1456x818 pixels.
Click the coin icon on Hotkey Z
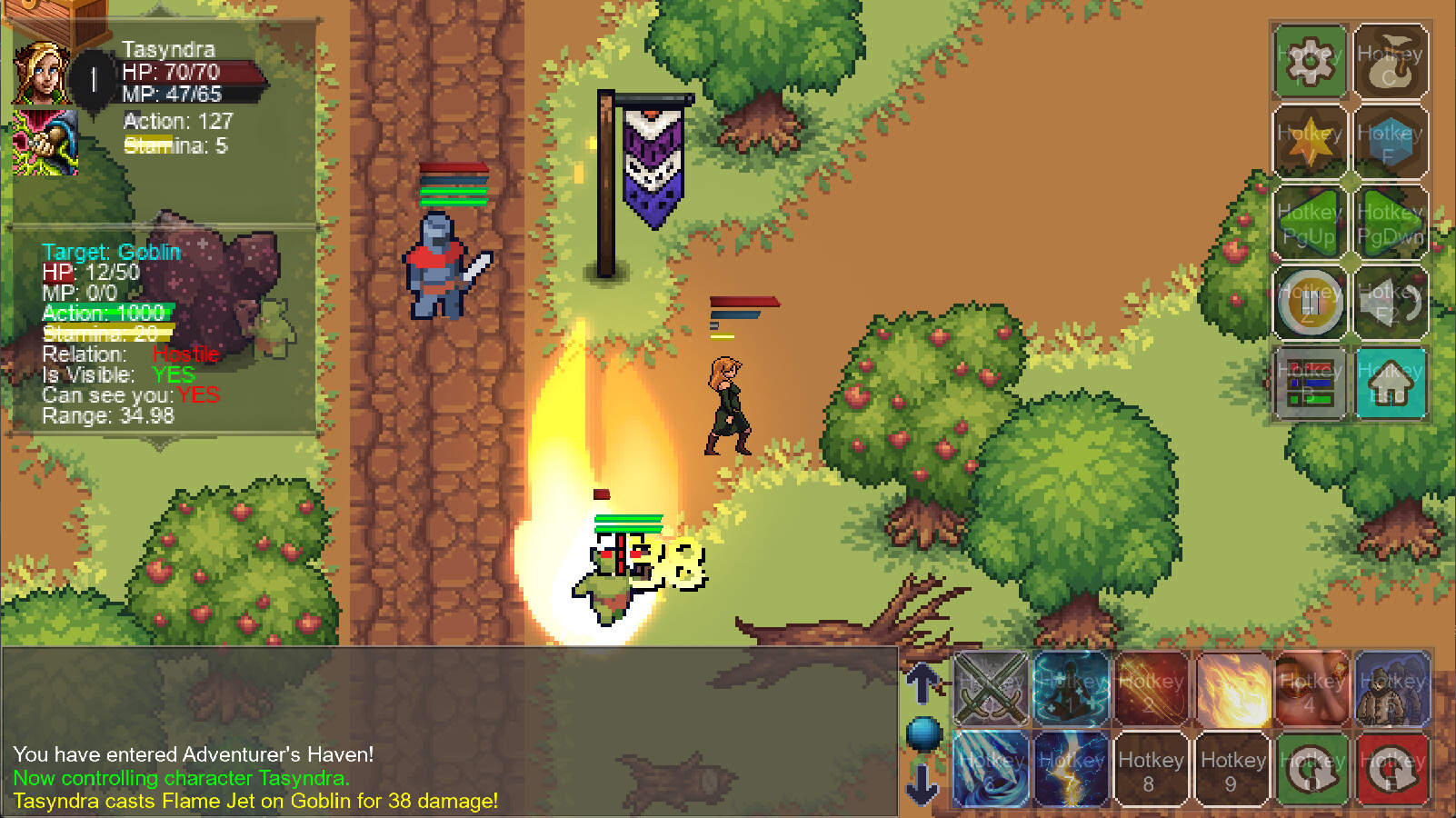point(1310,302)
